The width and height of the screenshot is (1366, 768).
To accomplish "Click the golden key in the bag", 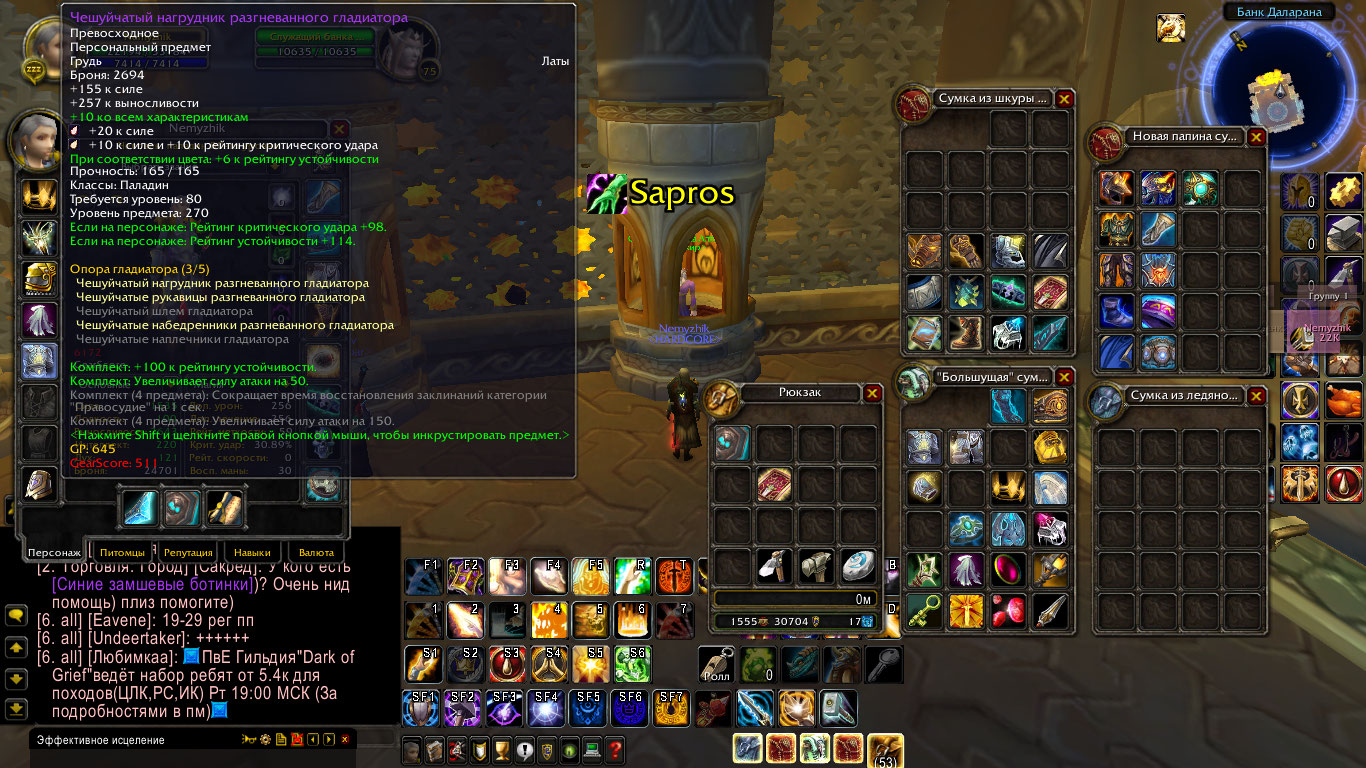I will (x=925, y=612).
